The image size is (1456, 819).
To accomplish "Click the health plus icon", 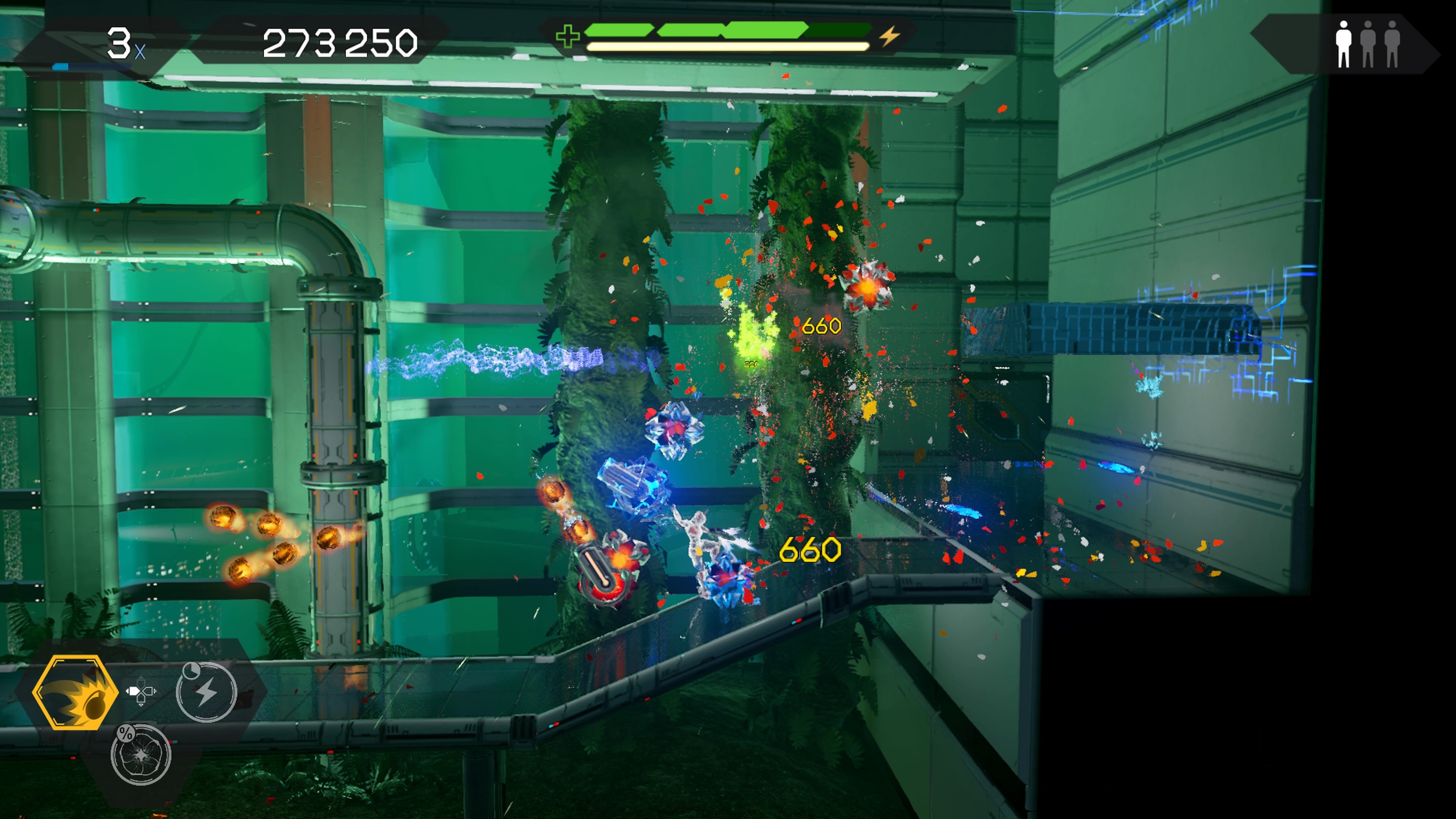I will click(x=568, y=36).
